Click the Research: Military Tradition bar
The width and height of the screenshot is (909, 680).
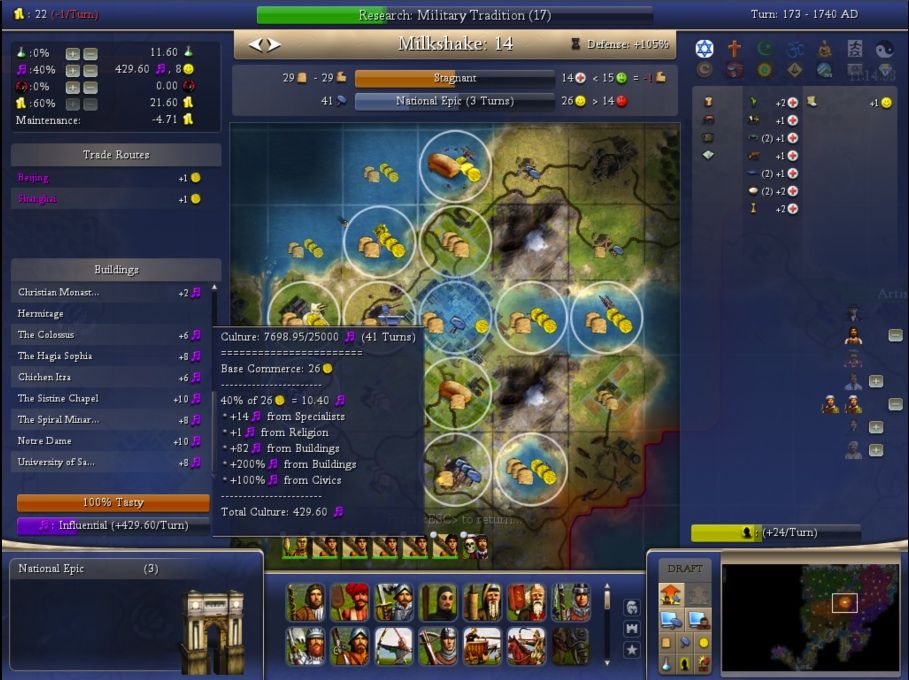click(x=454, y=15)
